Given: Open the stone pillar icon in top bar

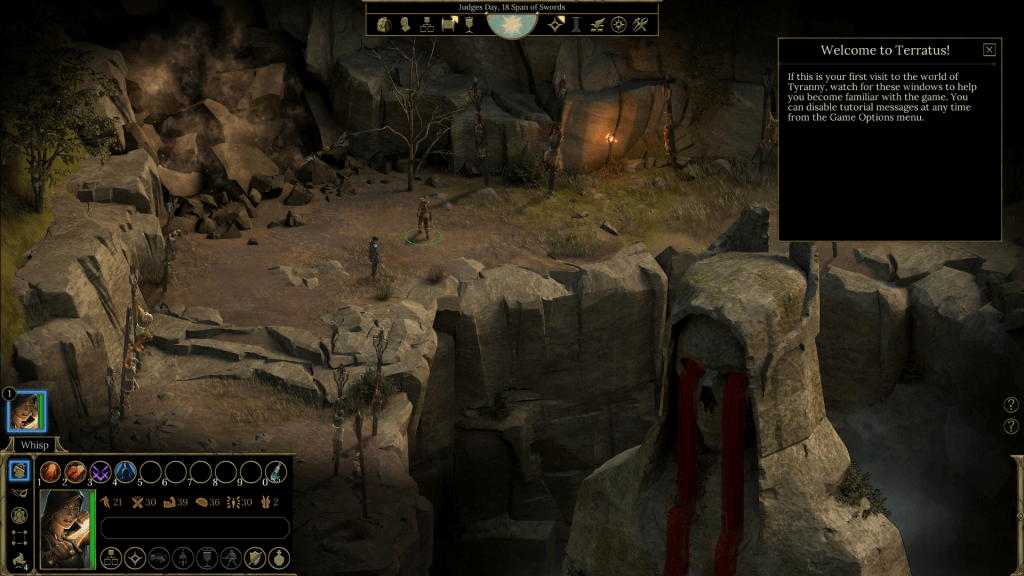Looking at the screenshot, I should 576,24.
